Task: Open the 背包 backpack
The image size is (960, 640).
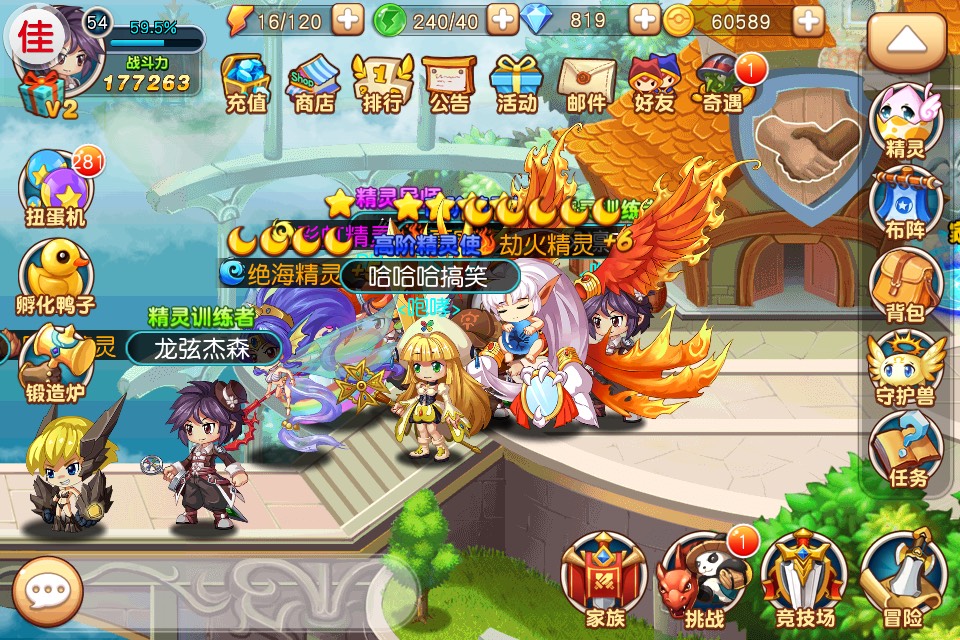Action: point(905,285)
